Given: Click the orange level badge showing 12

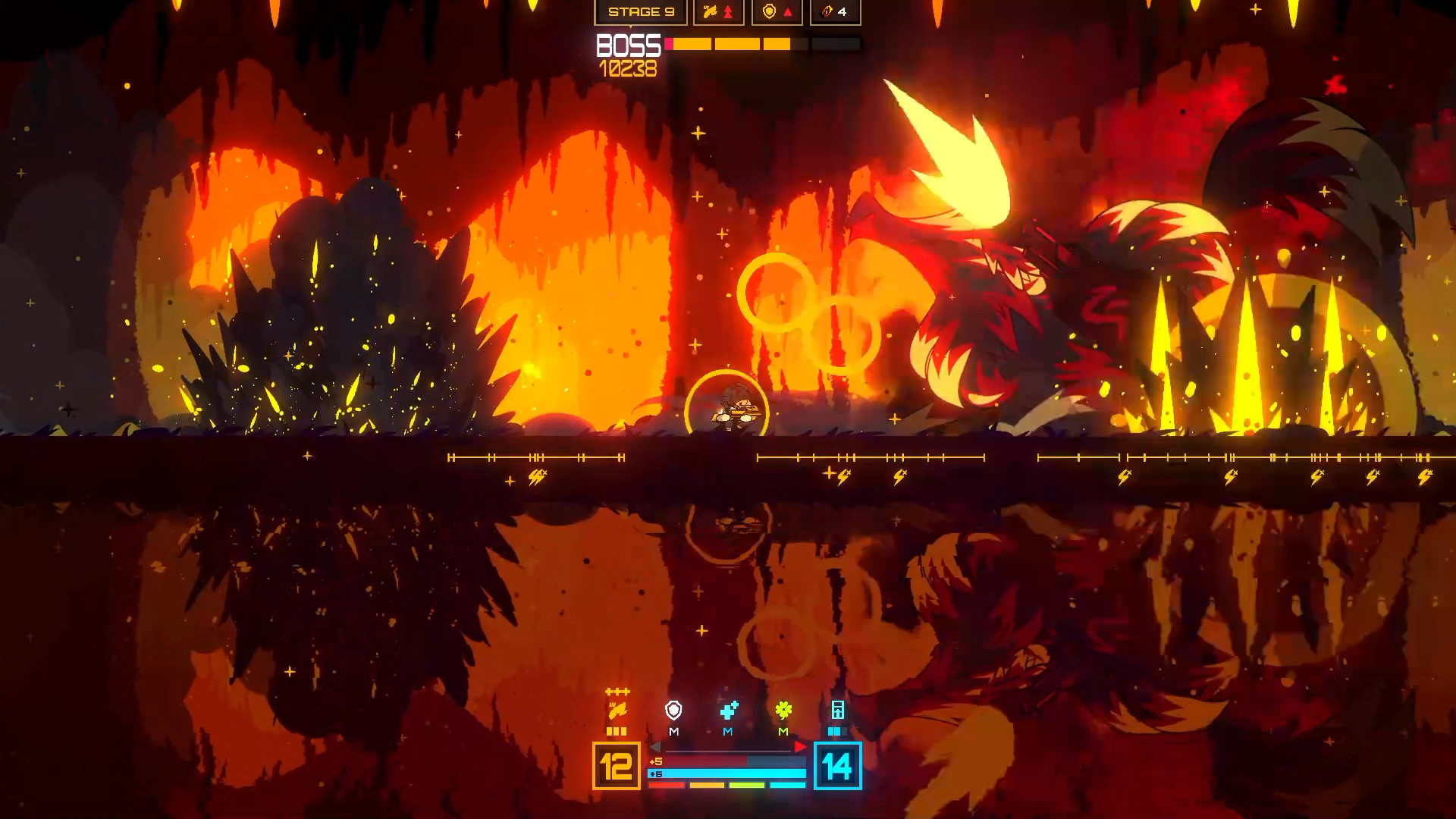Looking at the screenshot, I should pyautogui.click(x=617, y=767).
